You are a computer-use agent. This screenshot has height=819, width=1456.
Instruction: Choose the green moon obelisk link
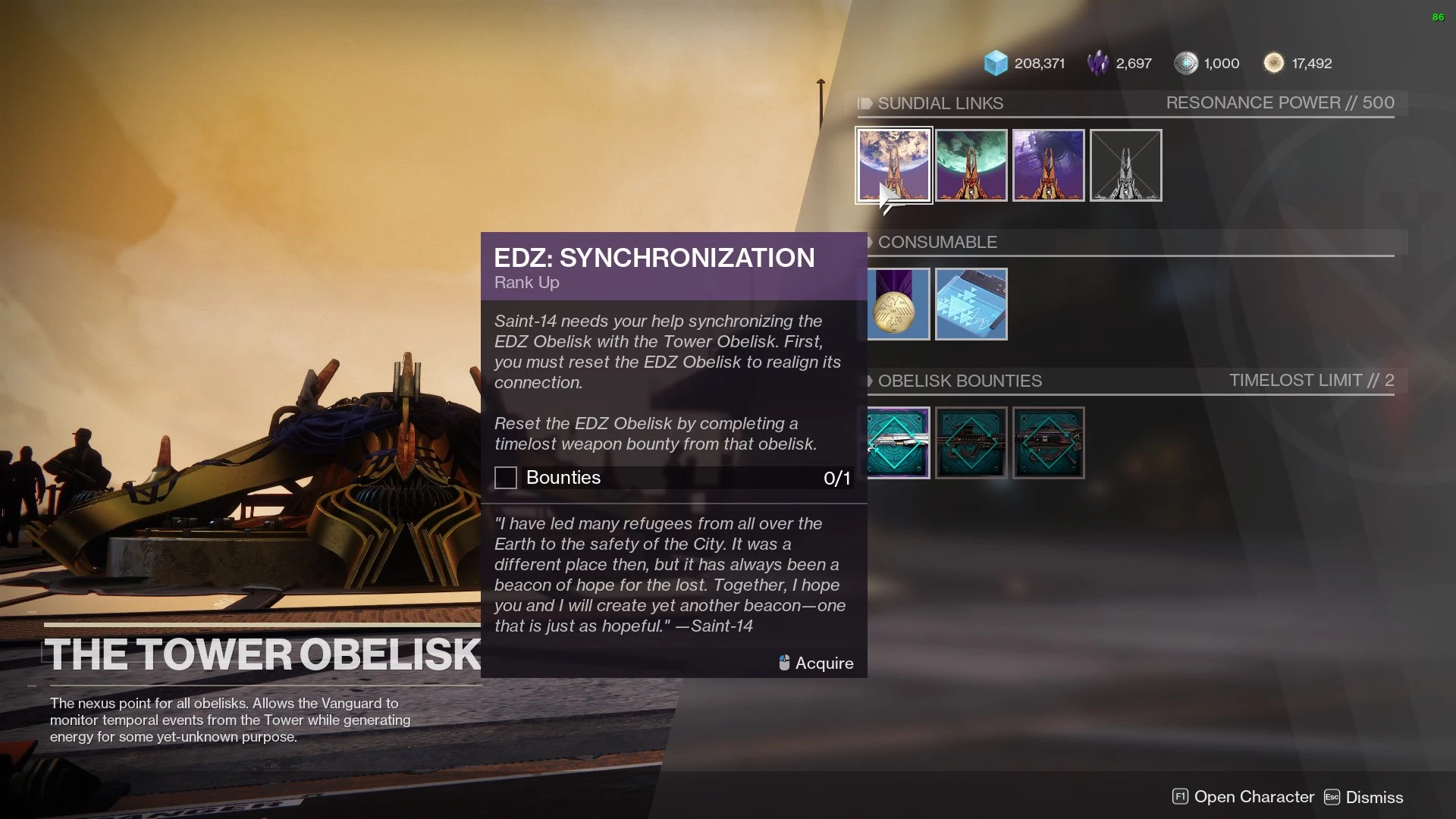(x=971, y=165)
